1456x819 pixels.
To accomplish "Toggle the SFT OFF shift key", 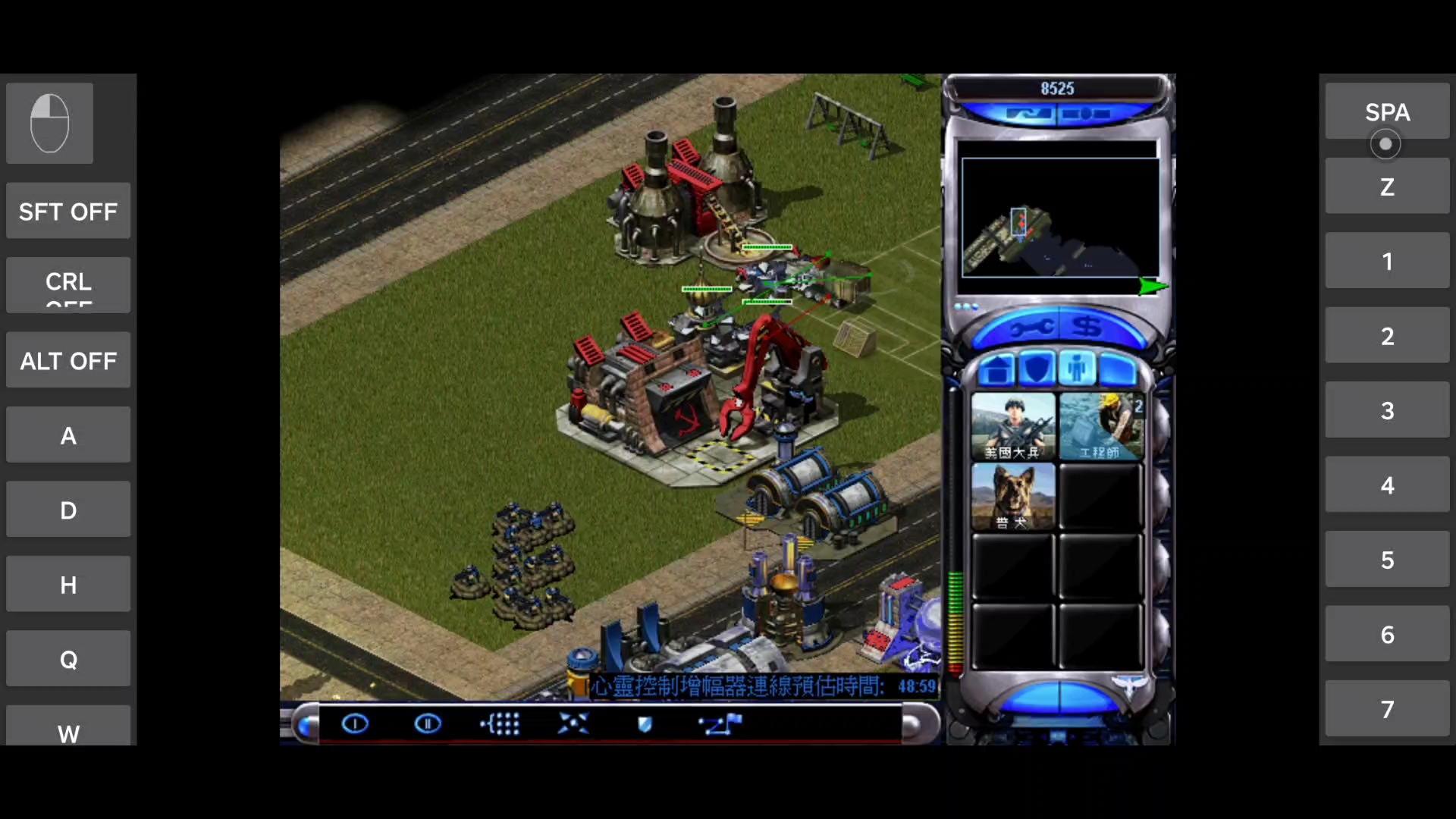I will [68, 212].
